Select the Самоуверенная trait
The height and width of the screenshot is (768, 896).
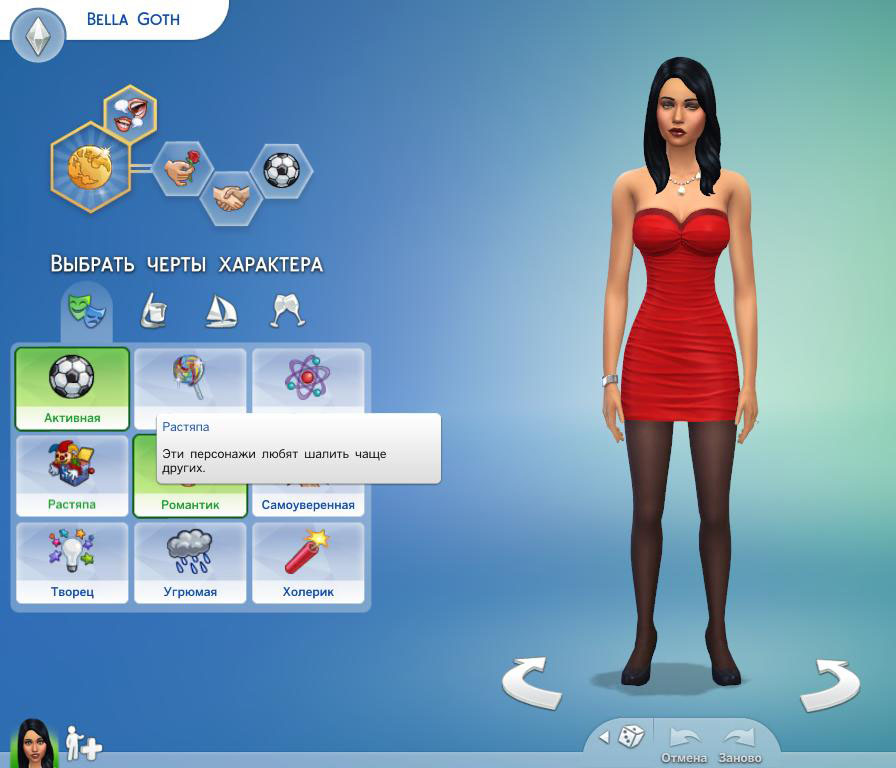point(308,500)
